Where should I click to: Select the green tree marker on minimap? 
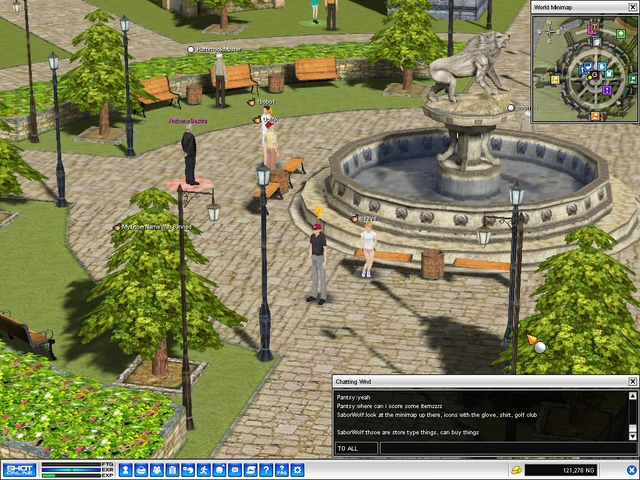click(x=621, y=34)
